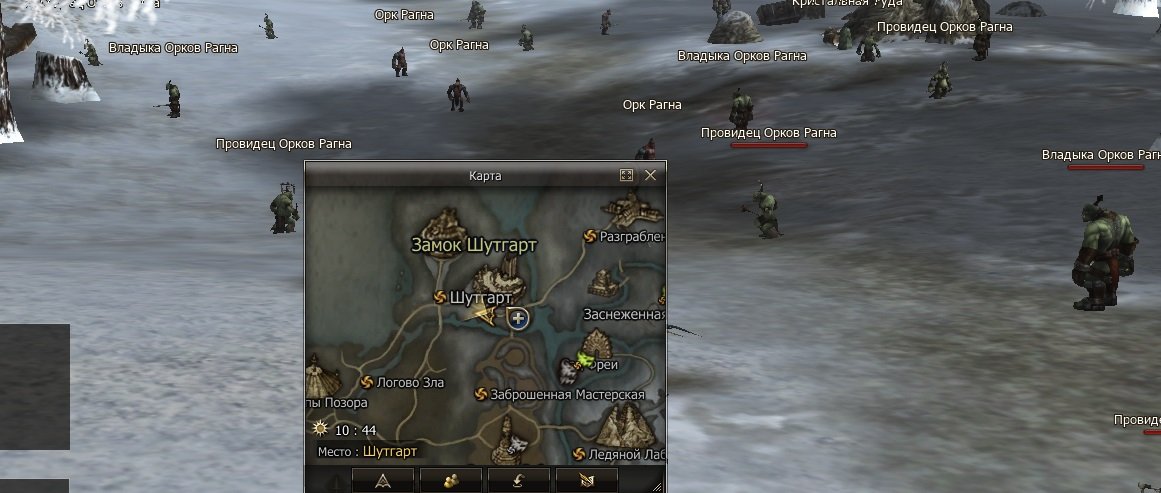Choose the Заброшенная Мастерская map marker
The height and width of the screenshot is (493, 1161).
(480, 394)
